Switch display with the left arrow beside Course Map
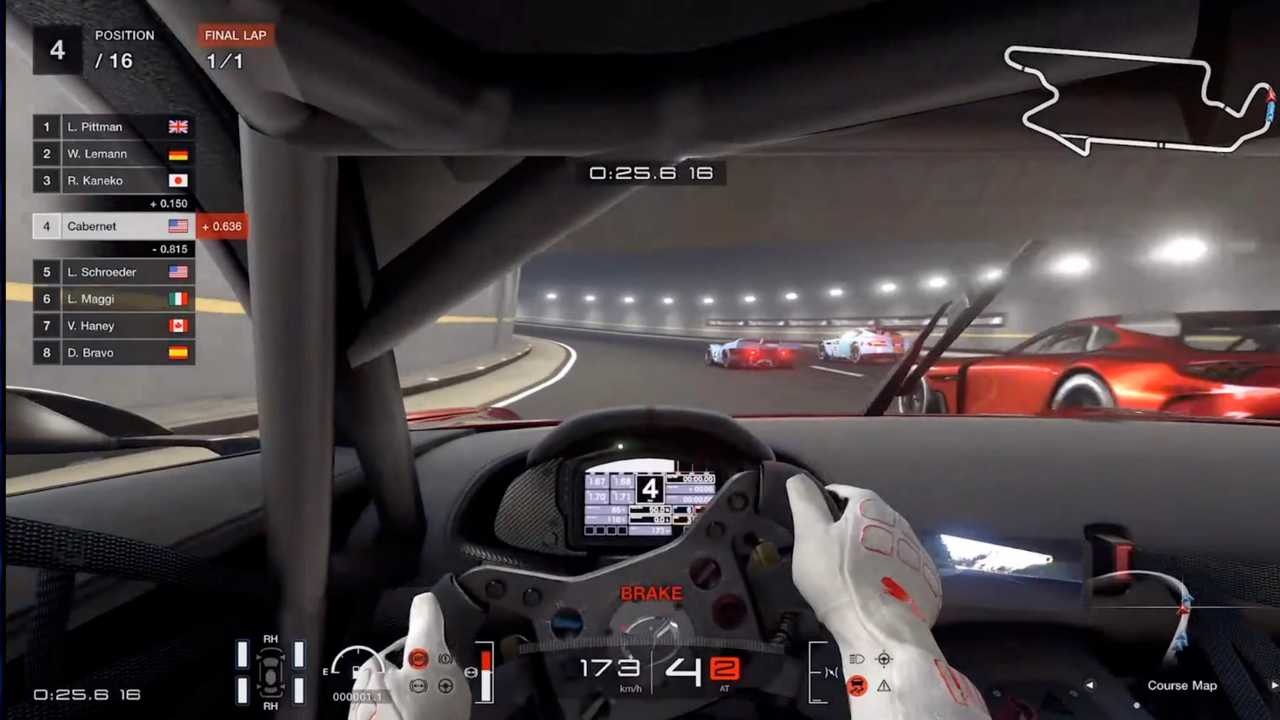Image resolution: width=1280 pixels, height=720 pixels. (x=1090, y=686)
